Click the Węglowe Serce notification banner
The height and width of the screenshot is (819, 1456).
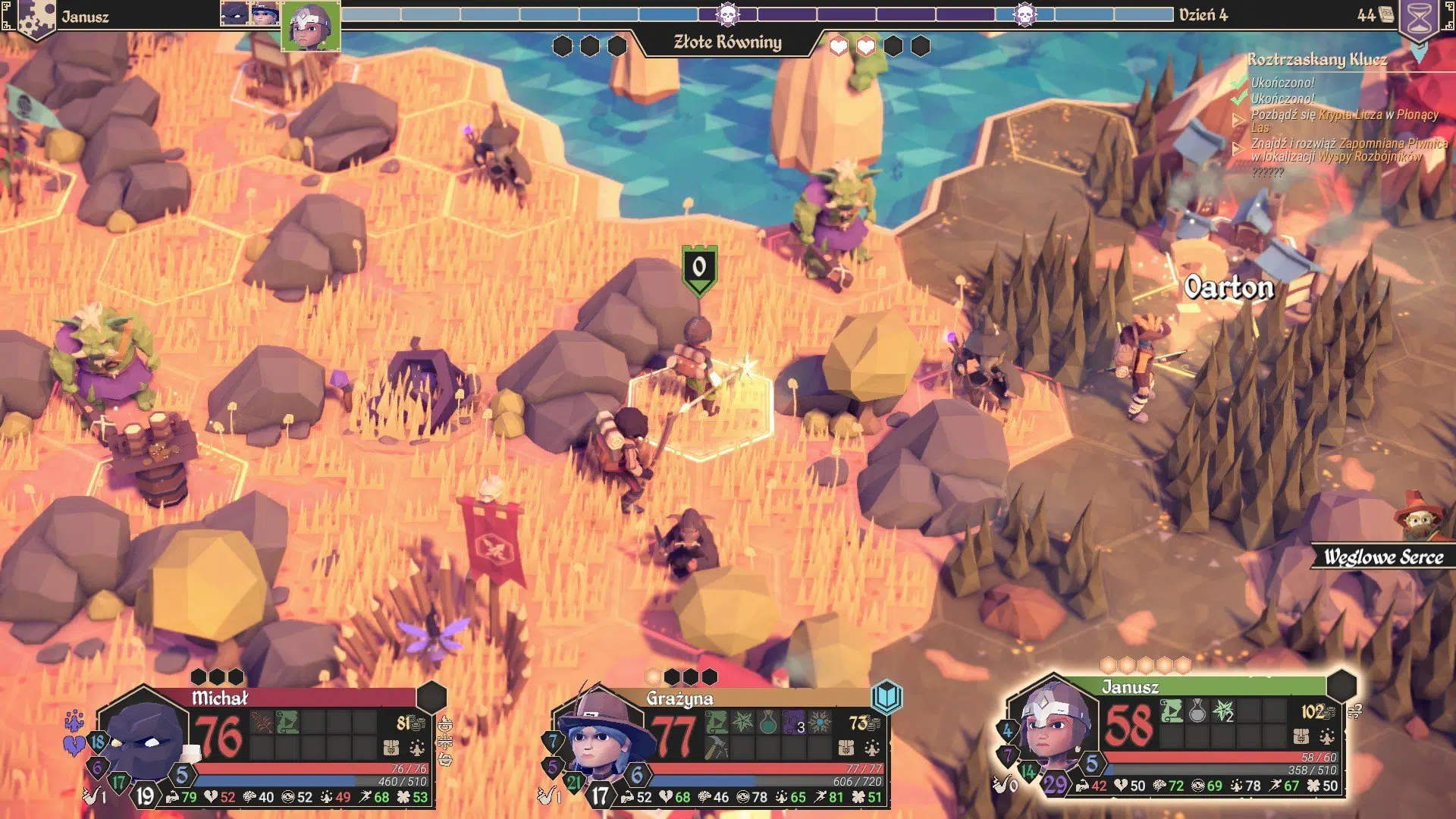(1382, 557)
